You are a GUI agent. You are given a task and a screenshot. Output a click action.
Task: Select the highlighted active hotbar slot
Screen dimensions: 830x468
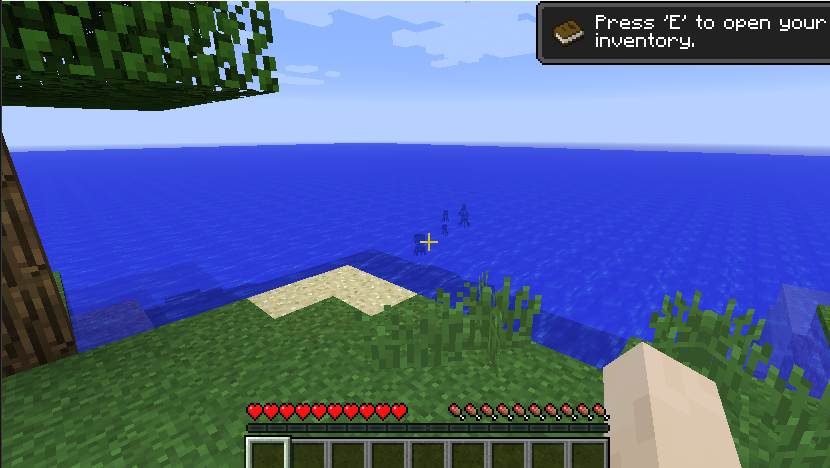point(268,455)
